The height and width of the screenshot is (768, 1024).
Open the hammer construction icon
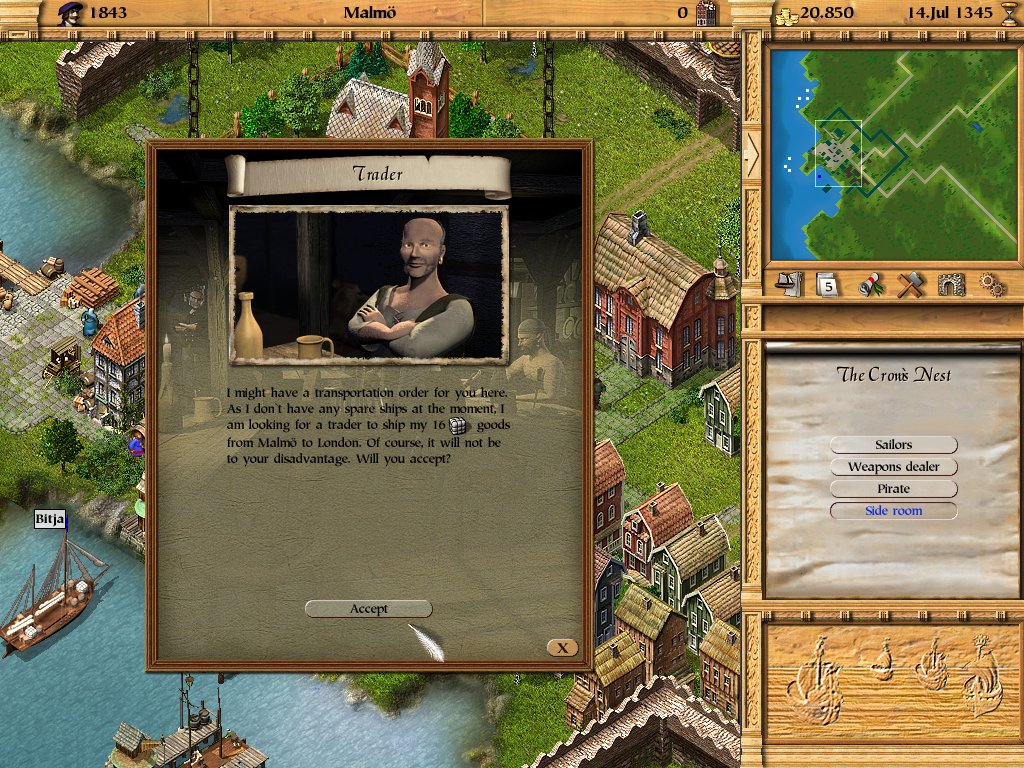[x=910, y=285]
